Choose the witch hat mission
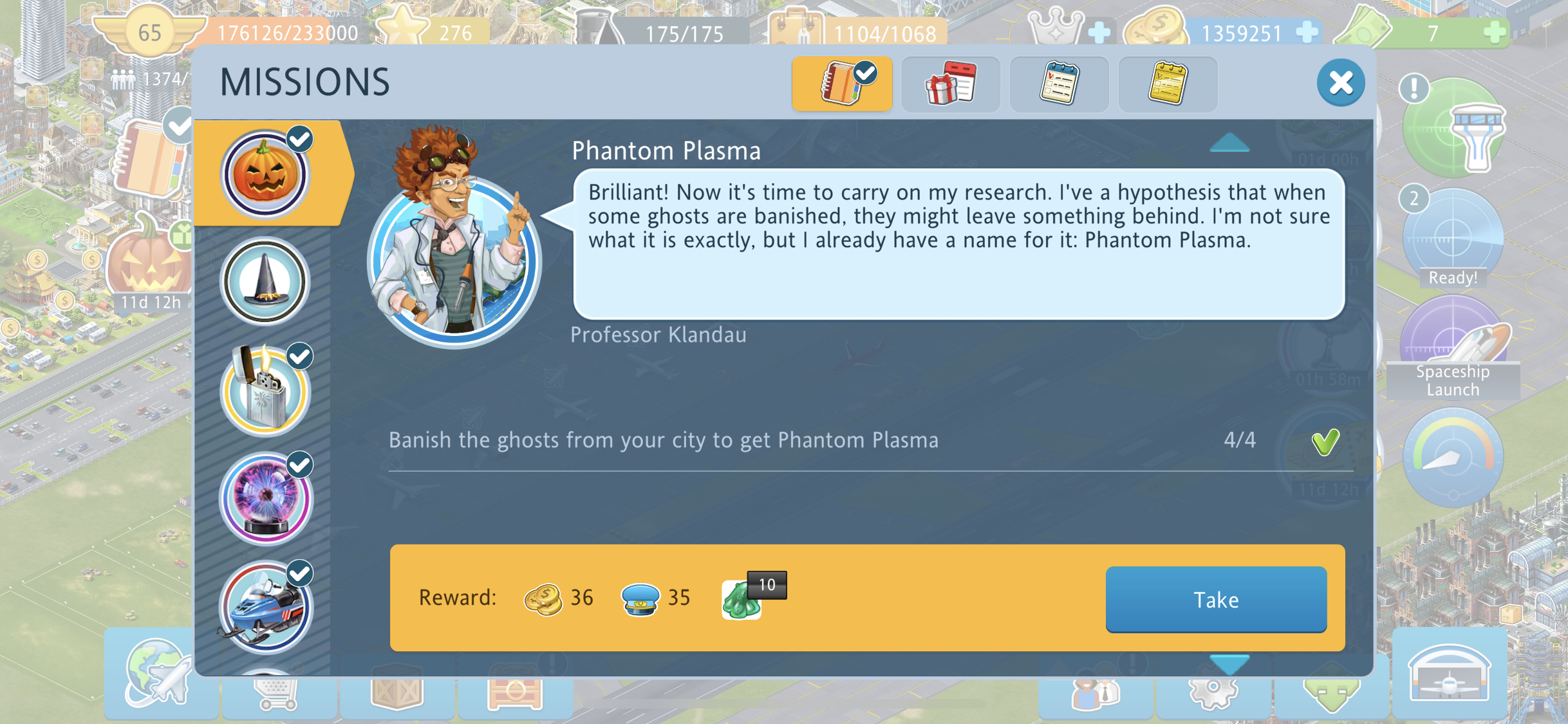The image size is (1568, 724). [x=265, y=282]
